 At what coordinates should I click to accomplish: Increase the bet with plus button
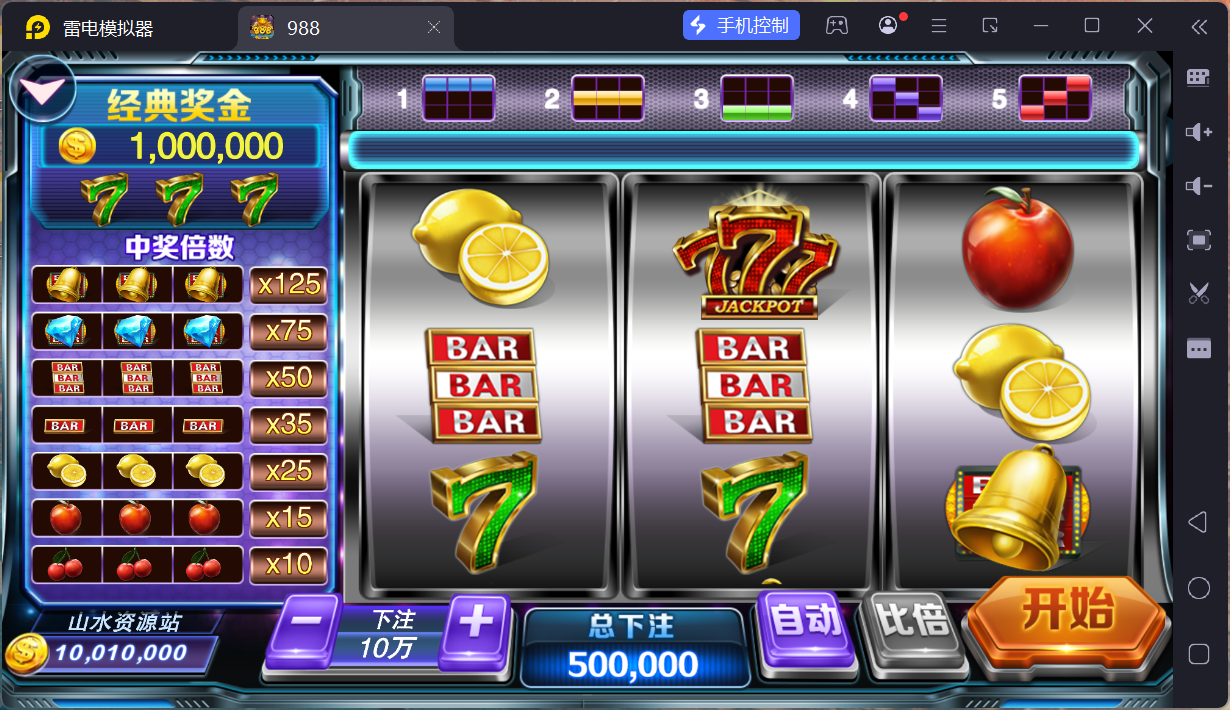pyautogui.click(x=475, y=626)
